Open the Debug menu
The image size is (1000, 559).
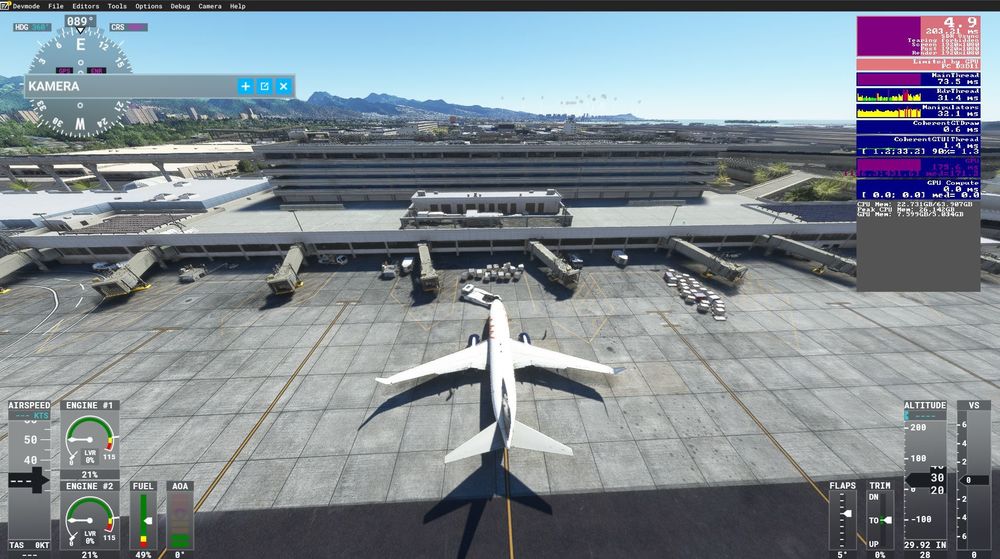(180, 6)
